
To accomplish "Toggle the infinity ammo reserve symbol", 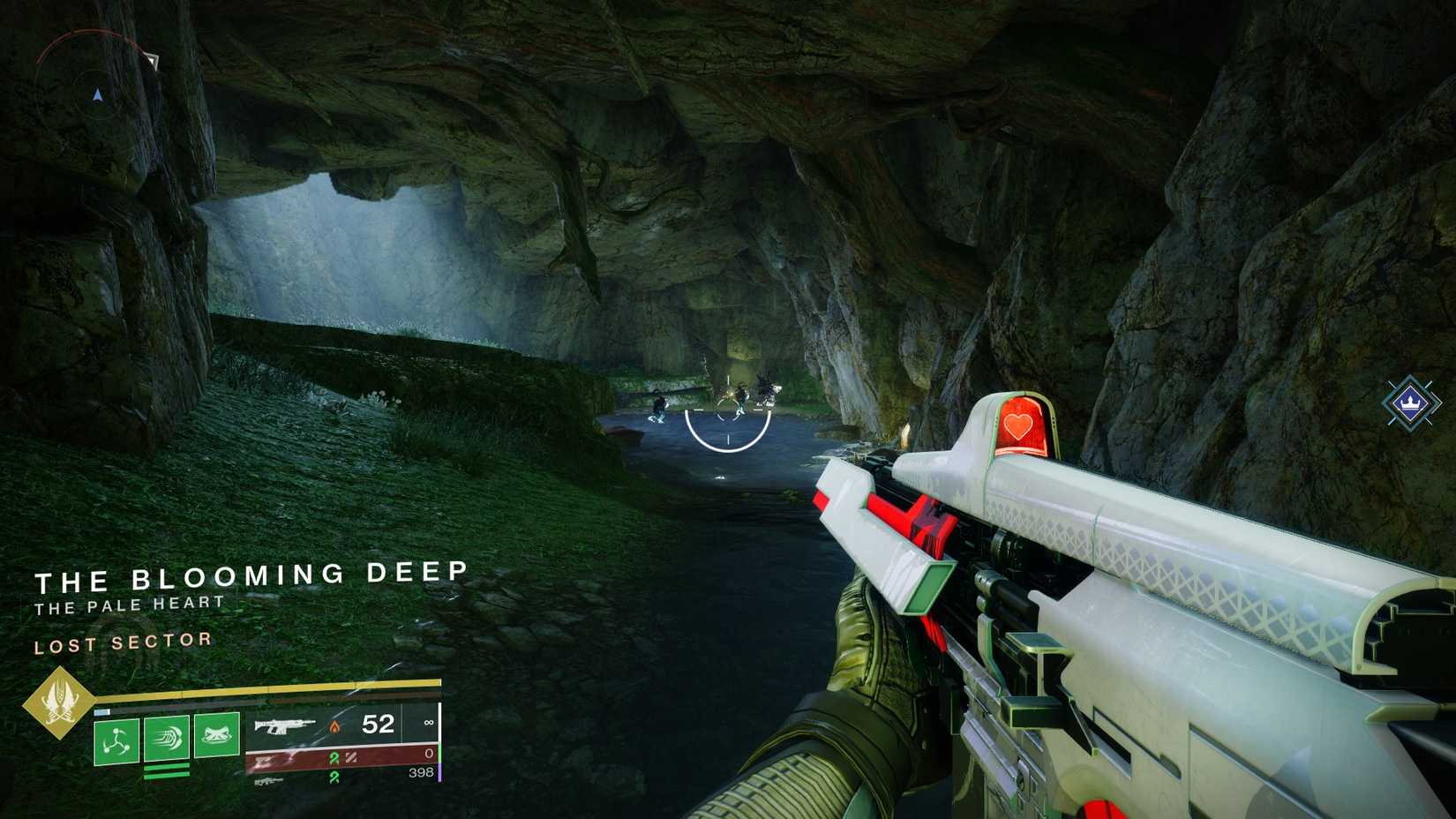I will pyautogui.click(x=428, y=723).
